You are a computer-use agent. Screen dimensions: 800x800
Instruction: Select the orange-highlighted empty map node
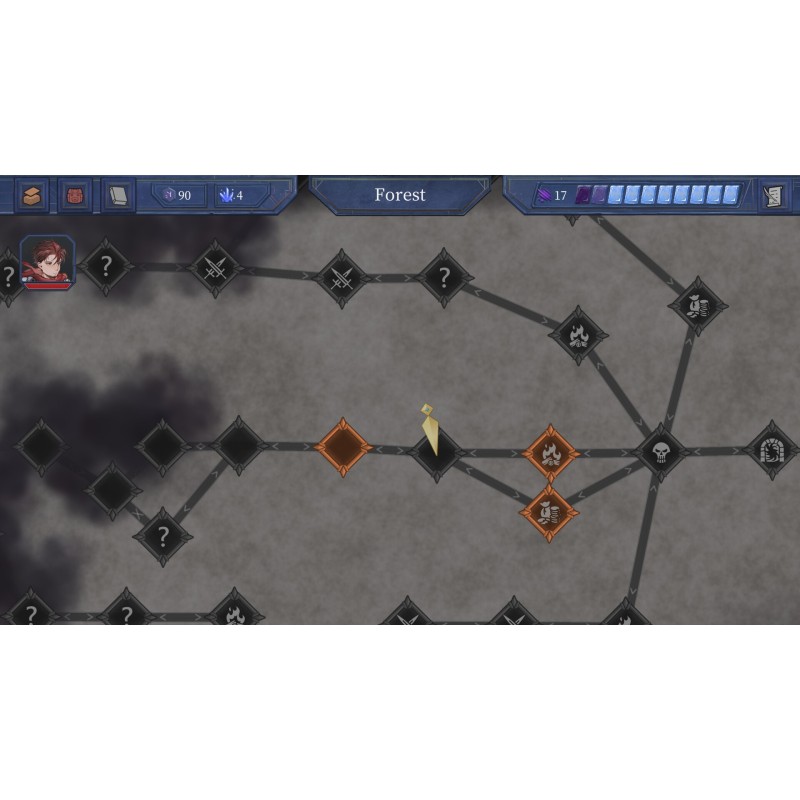click(343, 447)
